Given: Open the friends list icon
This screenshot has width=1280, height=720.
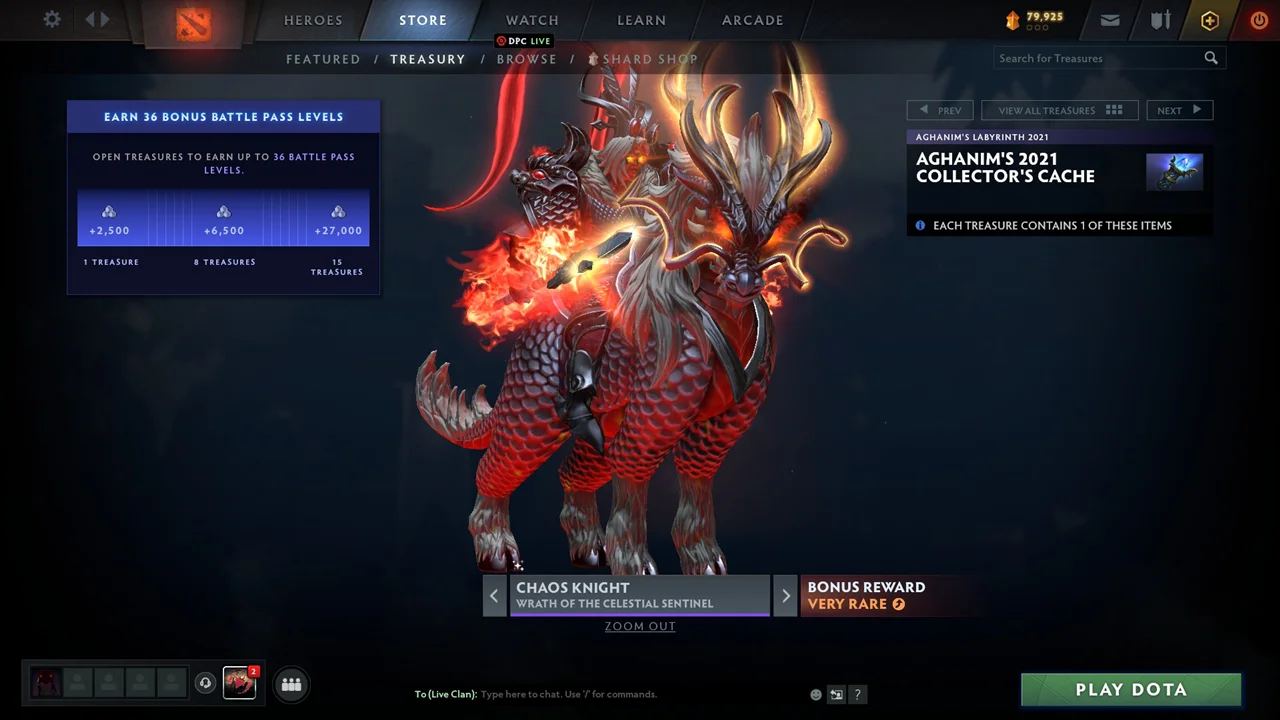Looking at the screenshot, I should [291, 684].
